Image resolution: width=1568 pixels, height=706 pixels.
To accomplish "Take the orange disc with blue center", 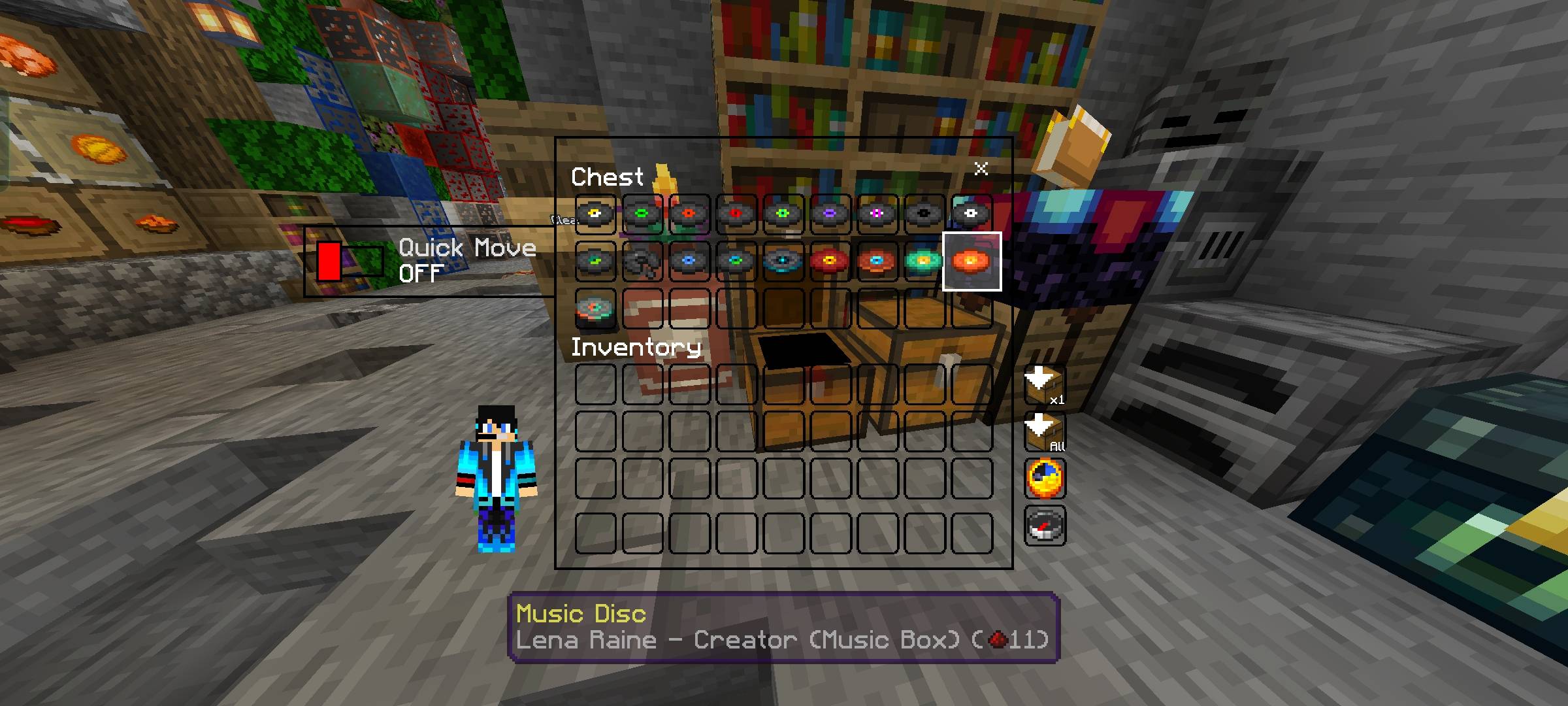I will click(877, 261).
